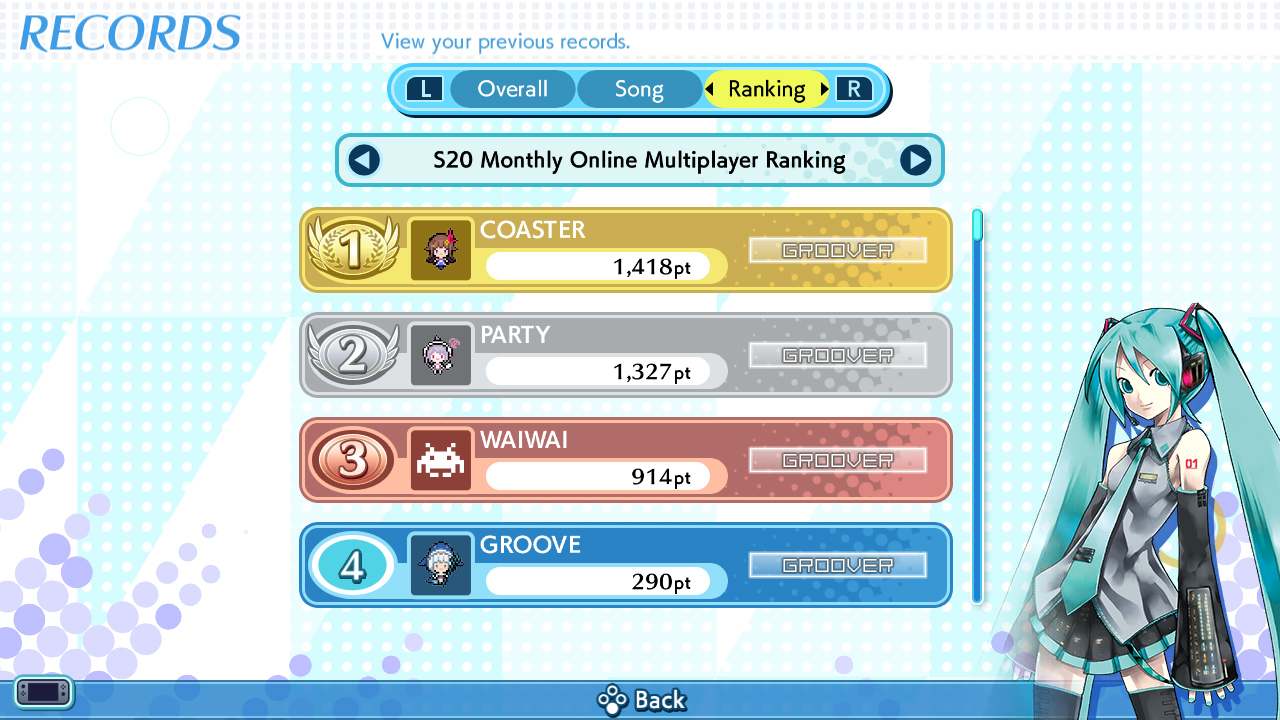Switch to the Overall tab
Image resolution: width=1280 pixels, height=720 pixels.
(x=512, y=89)
